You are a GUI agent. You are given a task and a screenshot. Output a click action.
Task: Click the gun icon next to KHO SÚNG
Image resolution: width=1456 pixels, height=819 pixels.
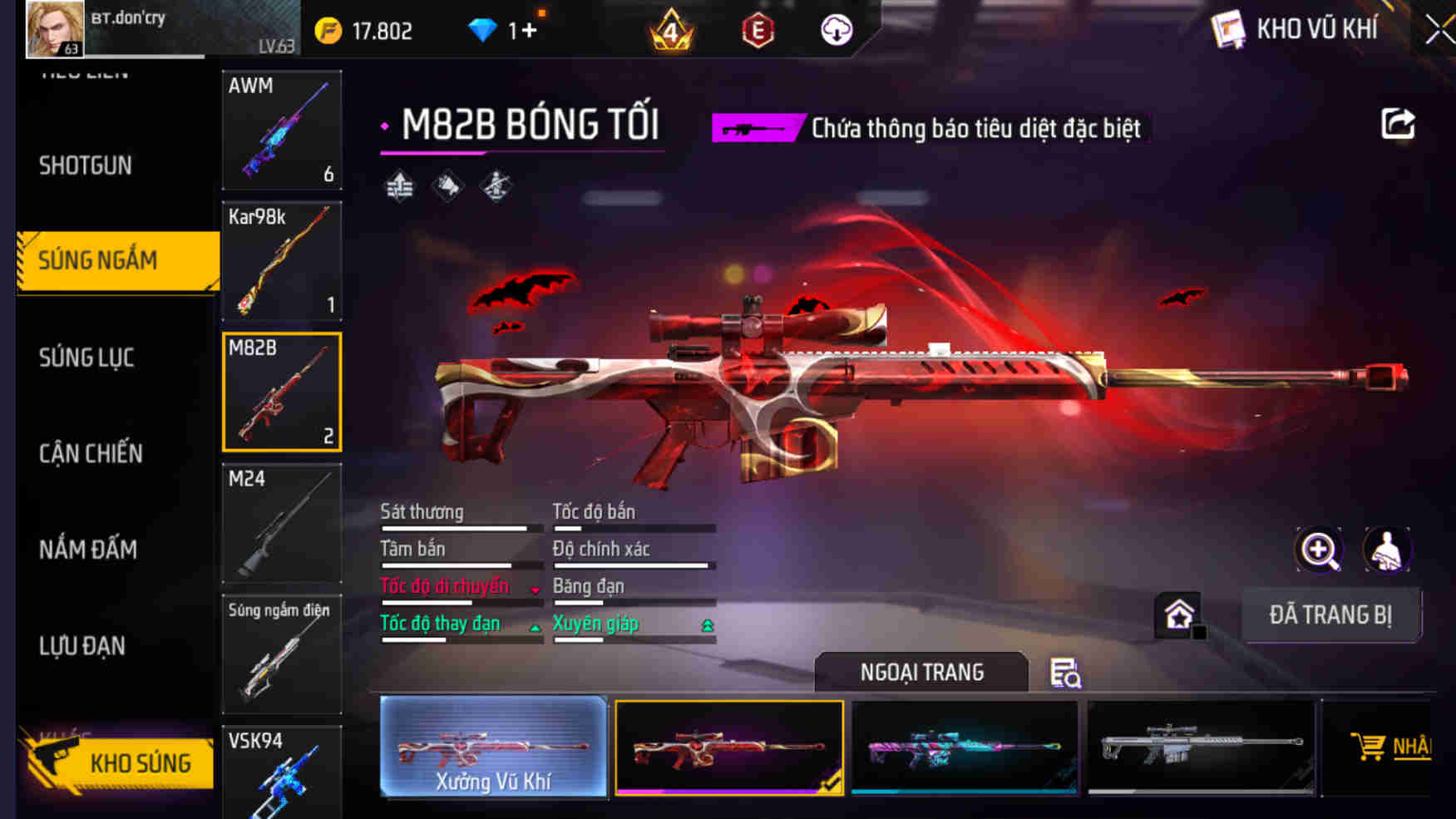click(52, 762)
